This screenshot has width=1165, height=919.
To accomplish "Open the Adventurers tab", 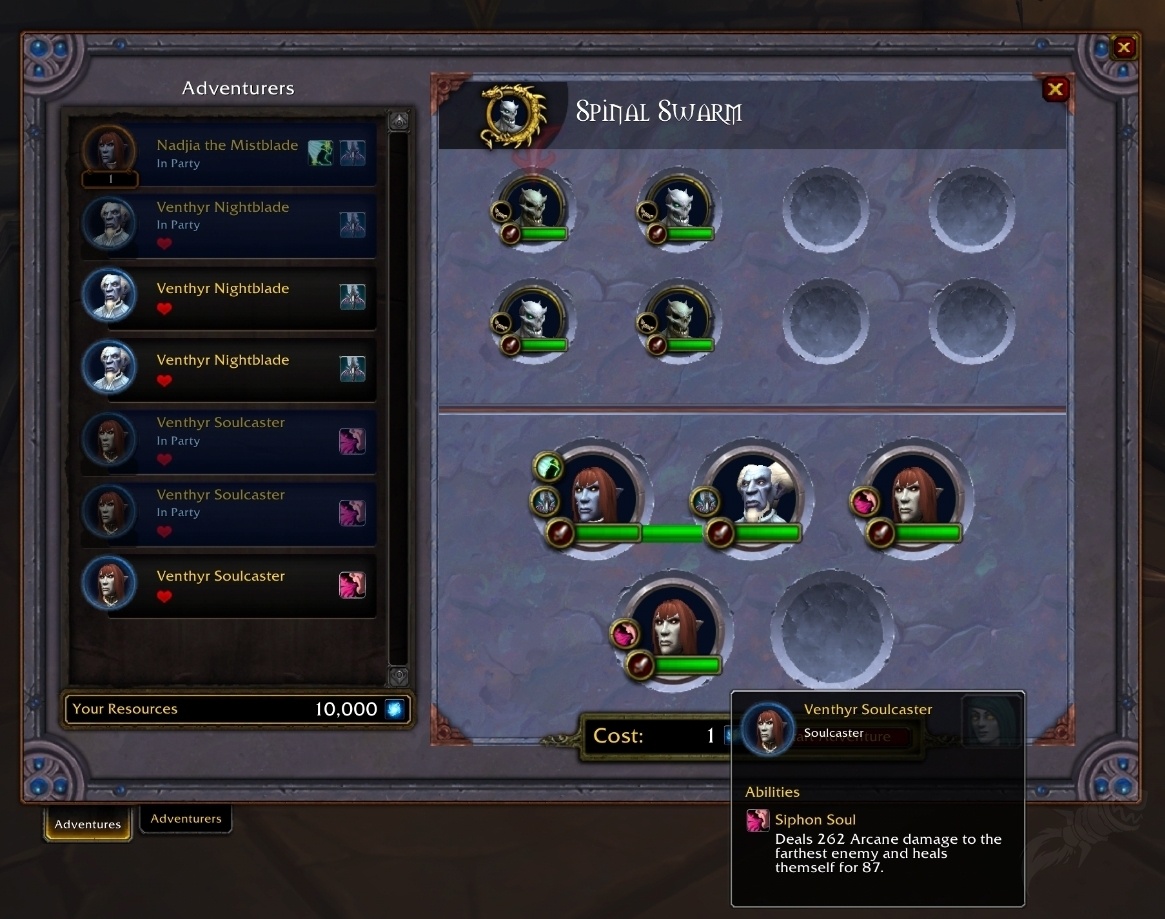I will coord(186,819).
